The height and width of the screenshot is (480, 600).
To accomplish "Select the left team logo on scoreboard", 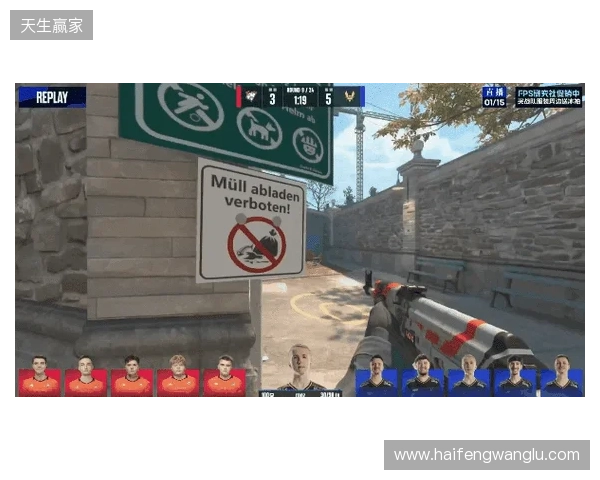I will click(x=251, y=97).
